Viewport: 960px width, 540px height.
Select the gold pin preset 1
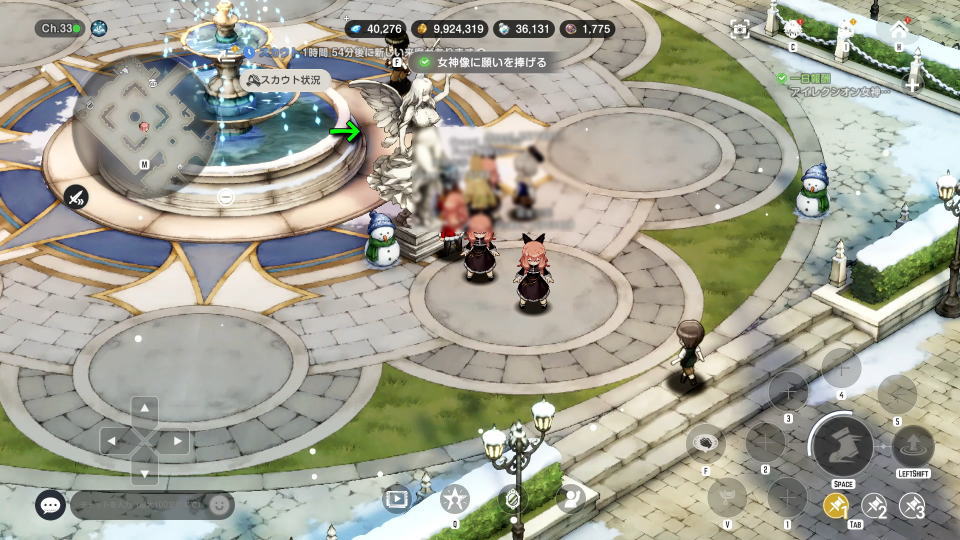(x=836, y=507)
